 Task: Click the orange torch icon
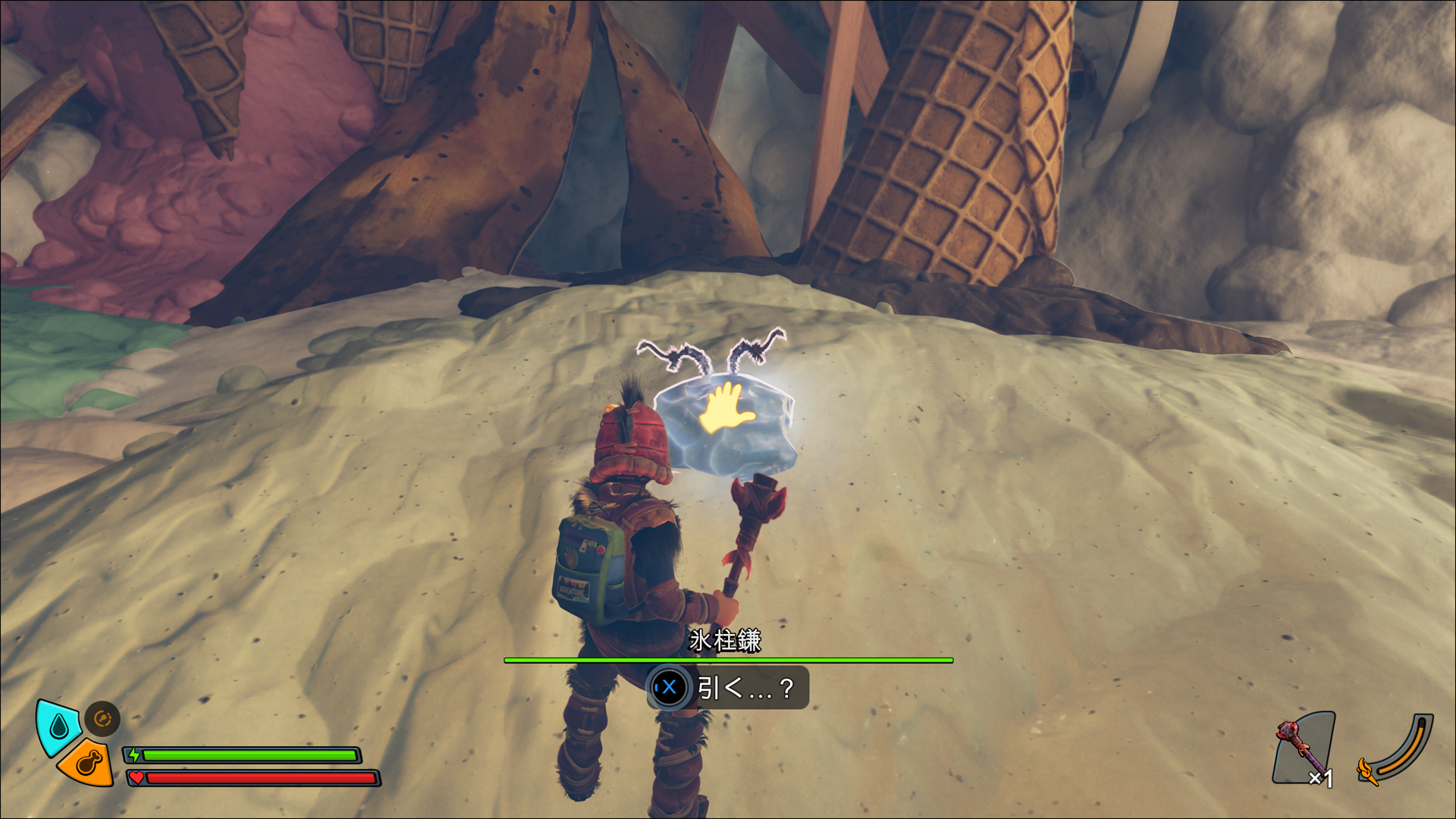tap(1367, 770)
